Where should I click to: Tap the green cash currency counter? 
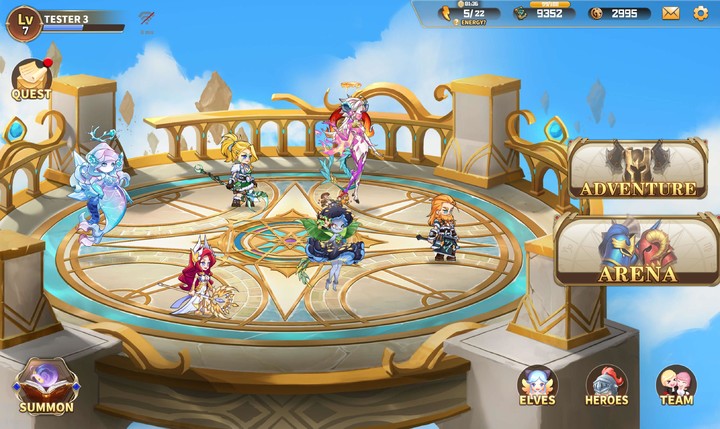[541, 13]
